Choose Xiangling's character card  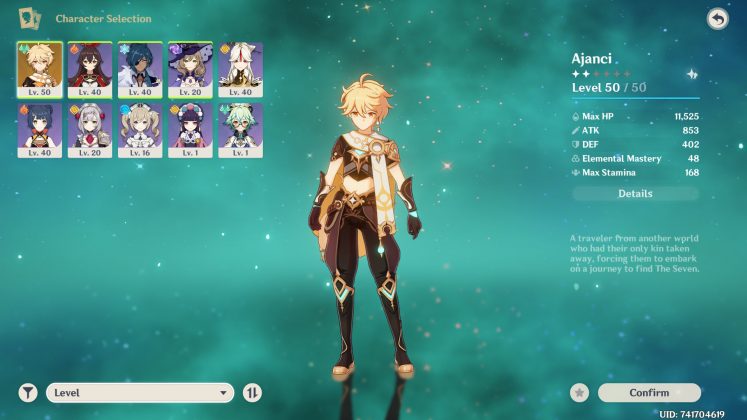pos(40,130)
